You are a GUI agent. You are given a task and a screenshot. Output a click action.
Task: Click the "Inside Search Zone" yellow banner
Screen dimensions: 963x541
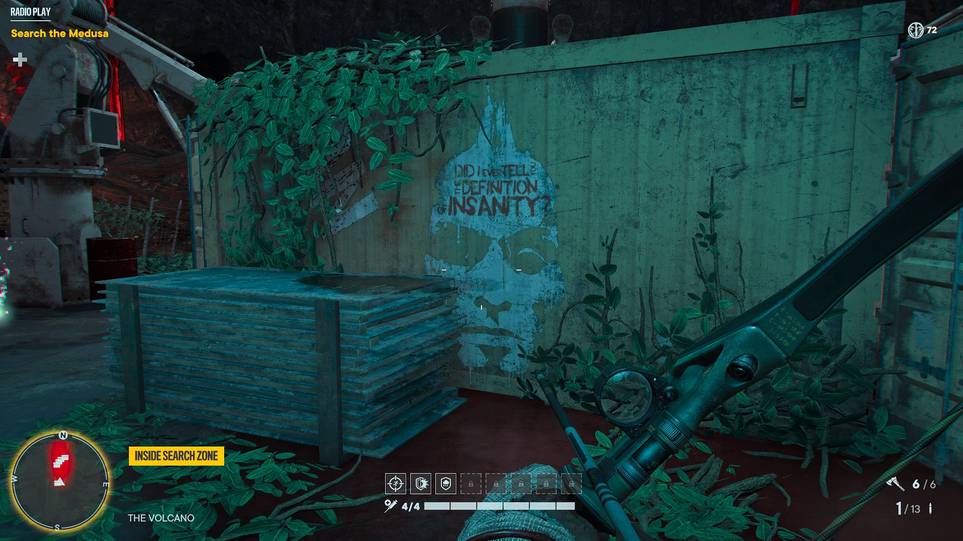(176, 456)
